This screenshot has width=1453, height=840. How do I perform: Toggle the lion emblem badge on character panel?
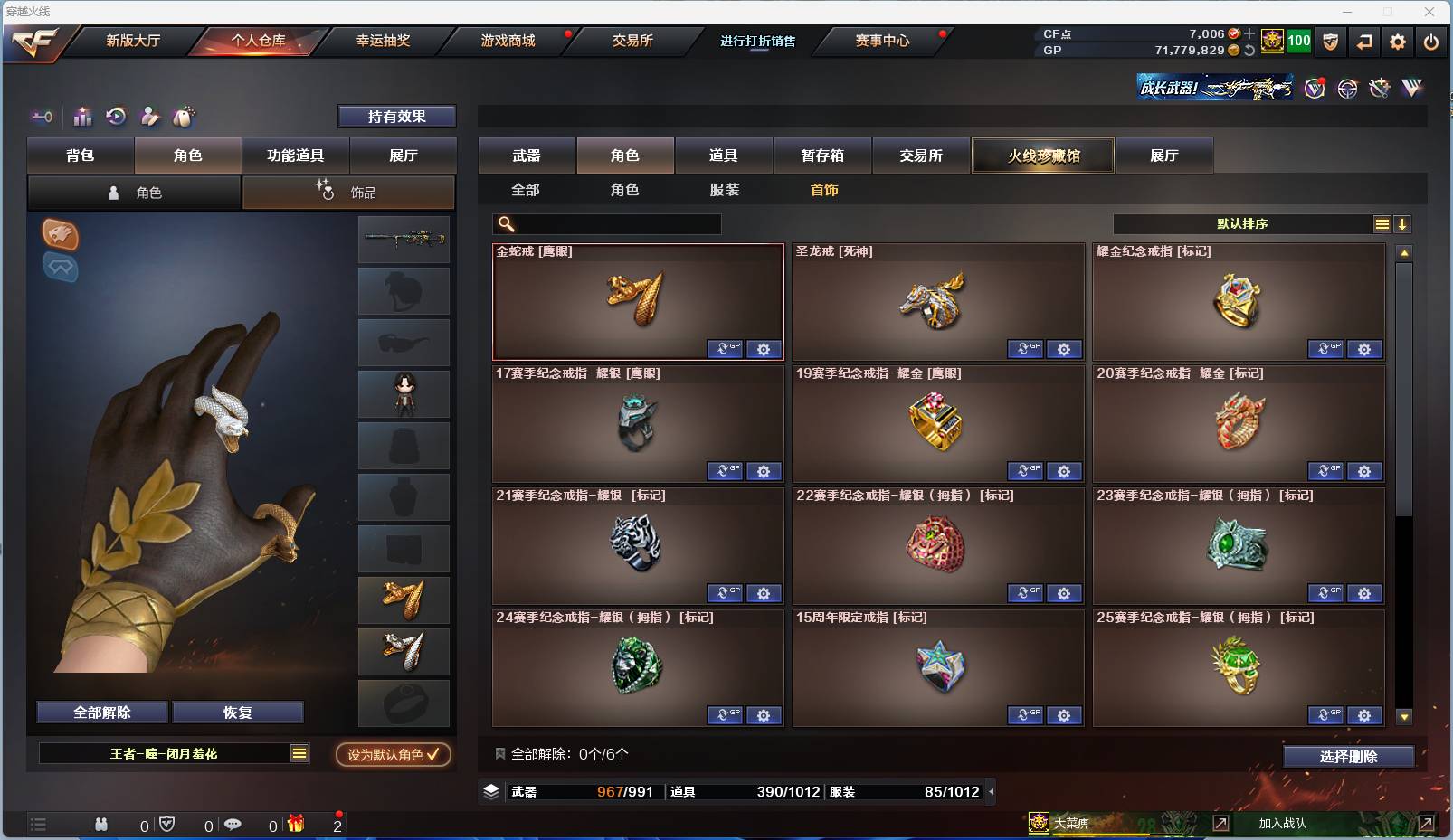[61, 236]
